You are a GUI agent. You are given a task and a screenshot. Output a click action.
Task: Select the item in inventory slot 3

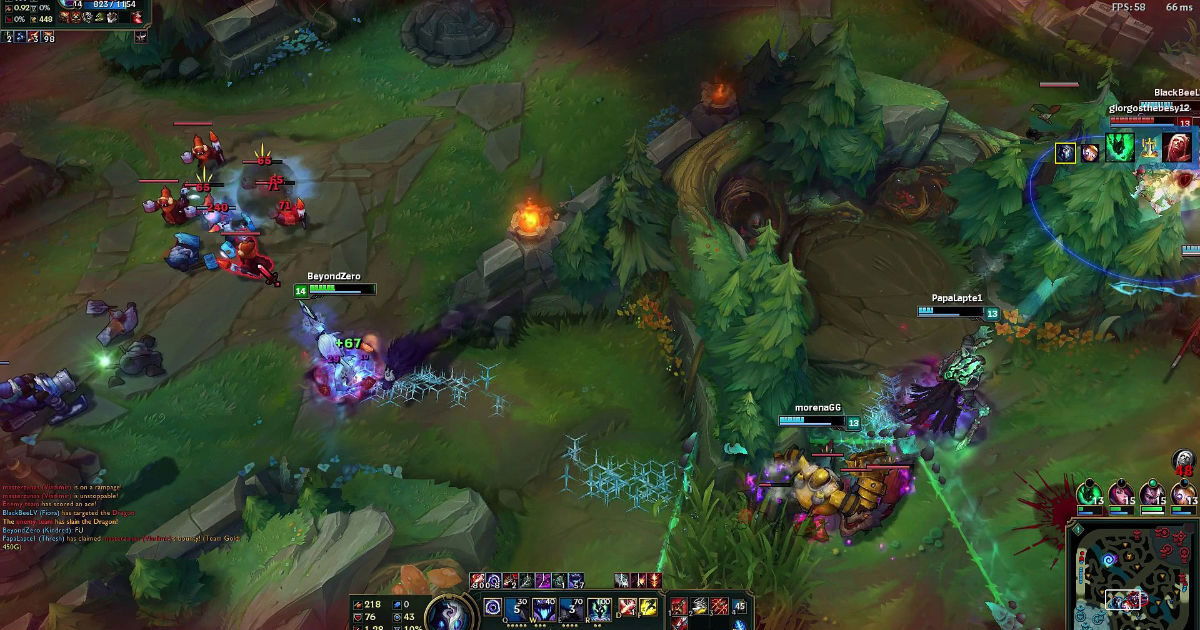[x=719, y=606]
